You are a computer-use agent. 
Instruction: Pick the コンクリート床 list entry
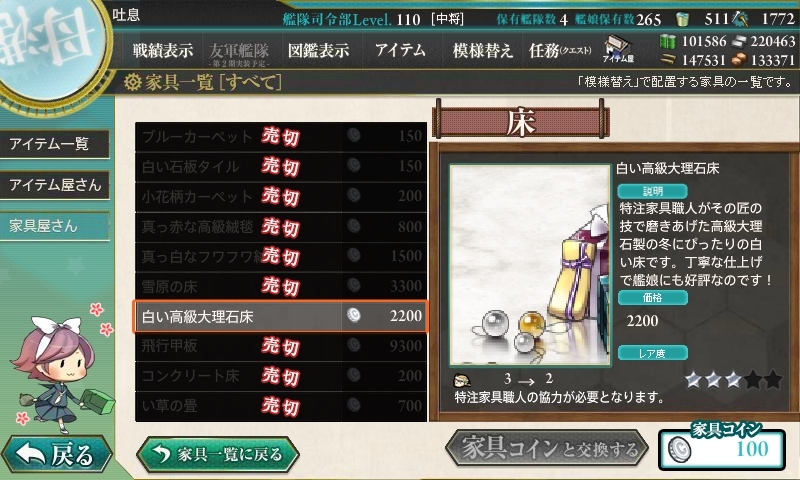280,376
